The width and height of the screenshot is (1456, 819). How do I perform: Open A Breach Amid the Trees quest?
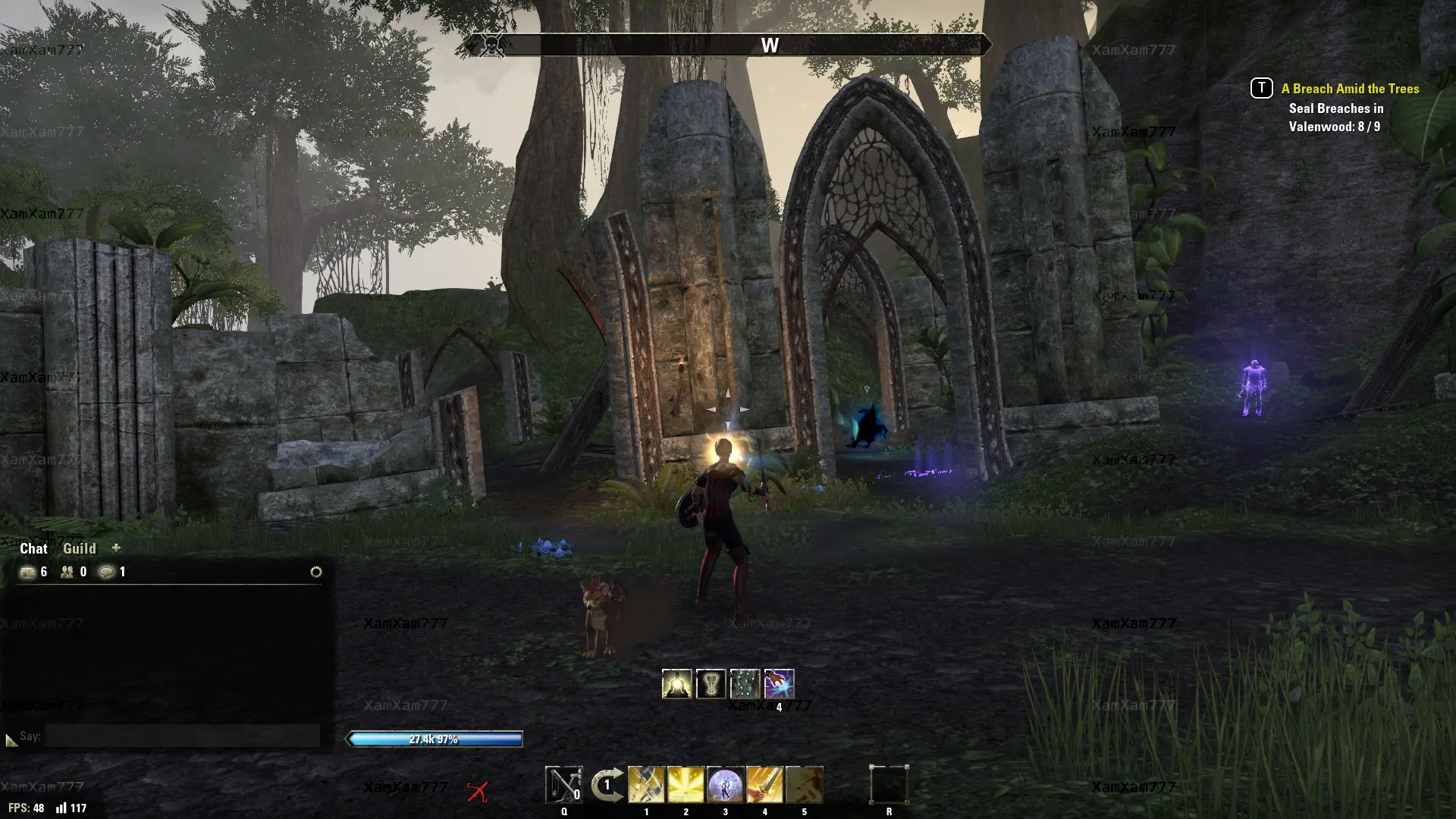click(1350, 89)
